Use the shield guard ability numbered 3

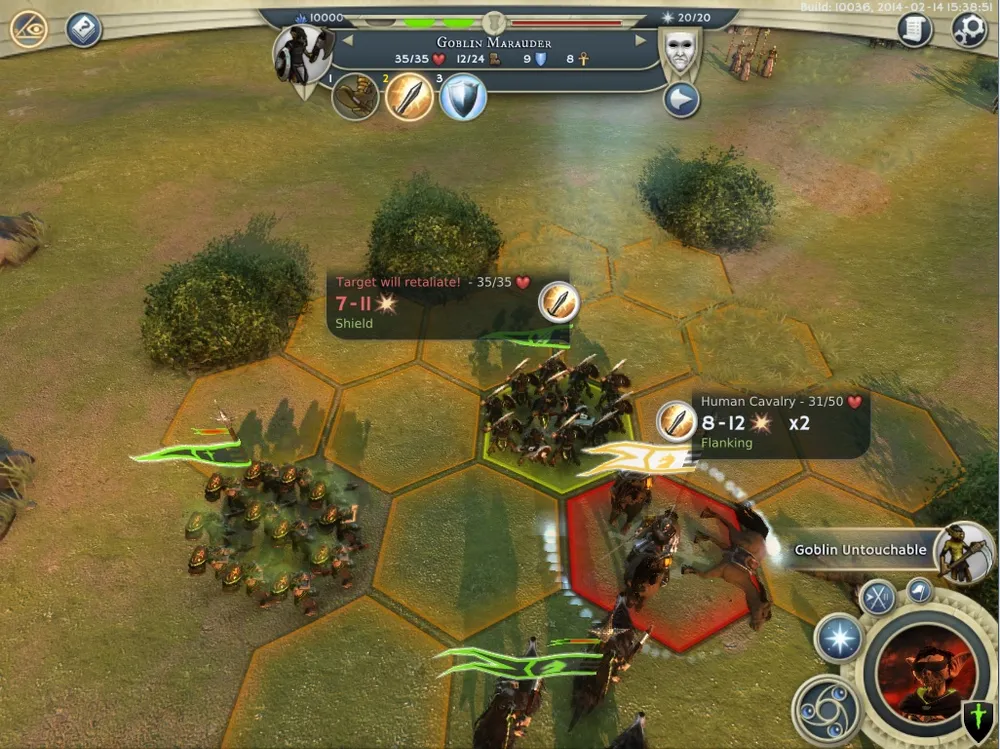point(463,98)
